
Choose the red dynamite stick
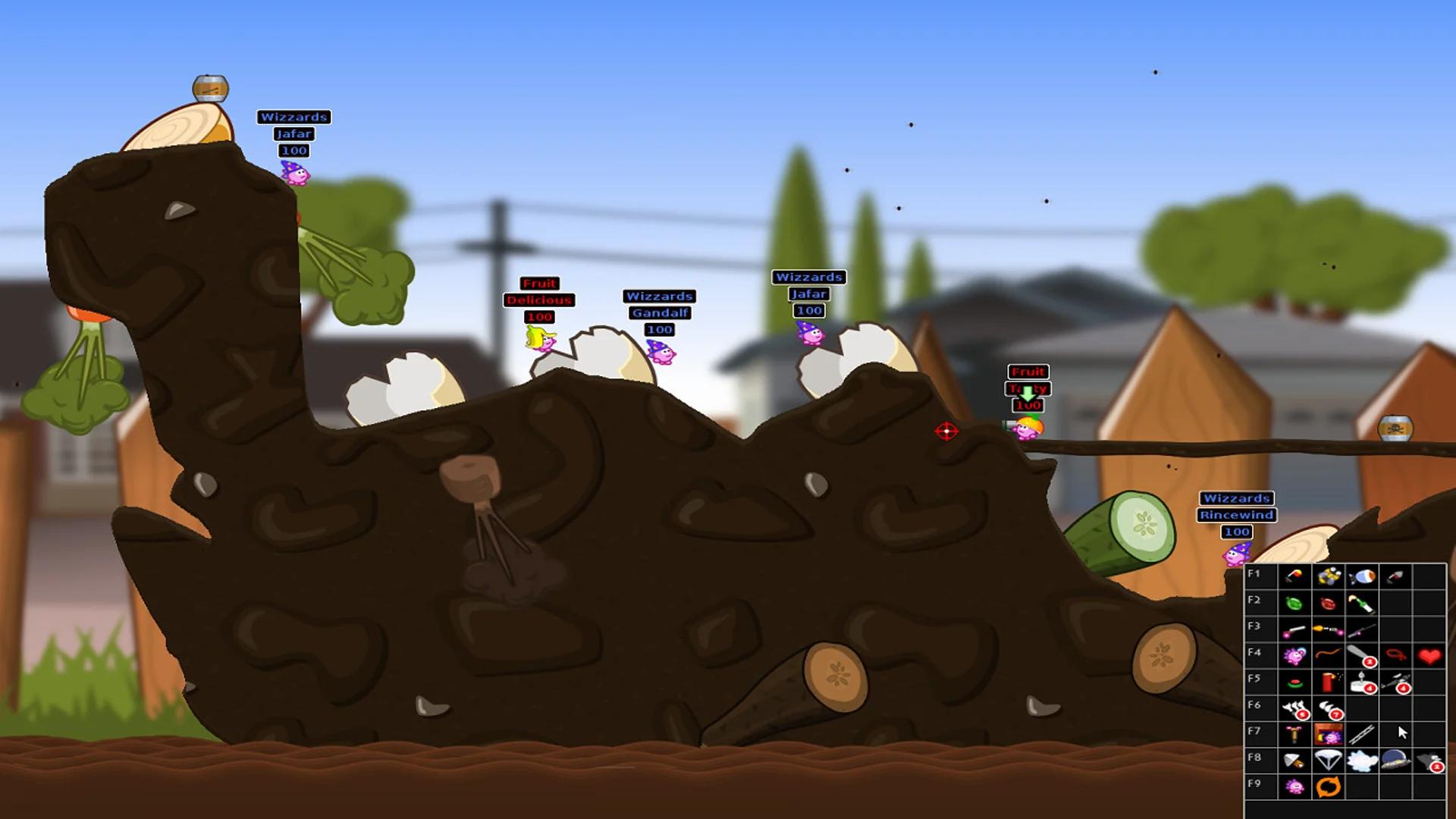click(1328, 682)
